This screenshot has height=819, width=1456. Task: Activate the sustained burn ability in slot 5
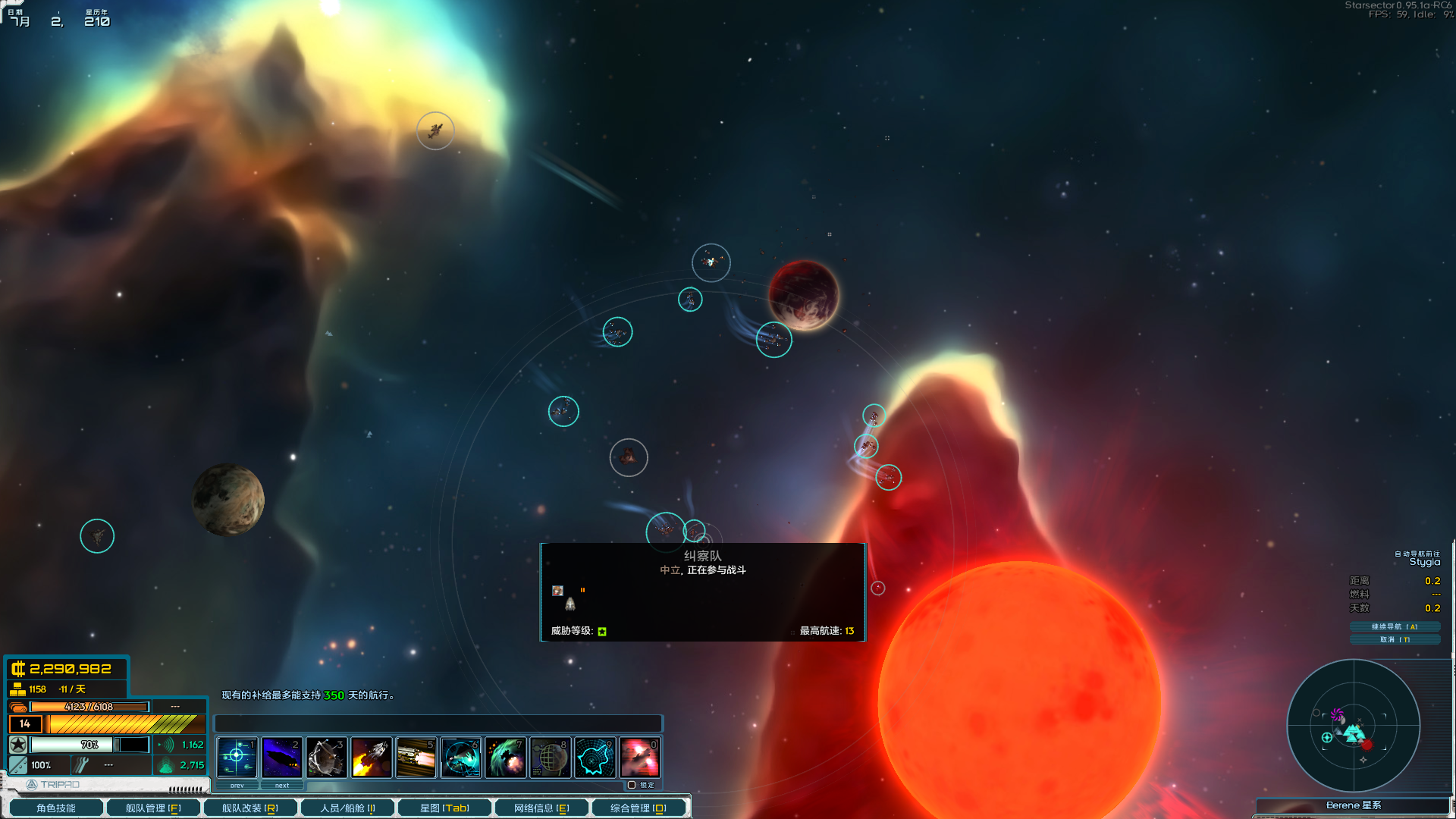[416, 757]
